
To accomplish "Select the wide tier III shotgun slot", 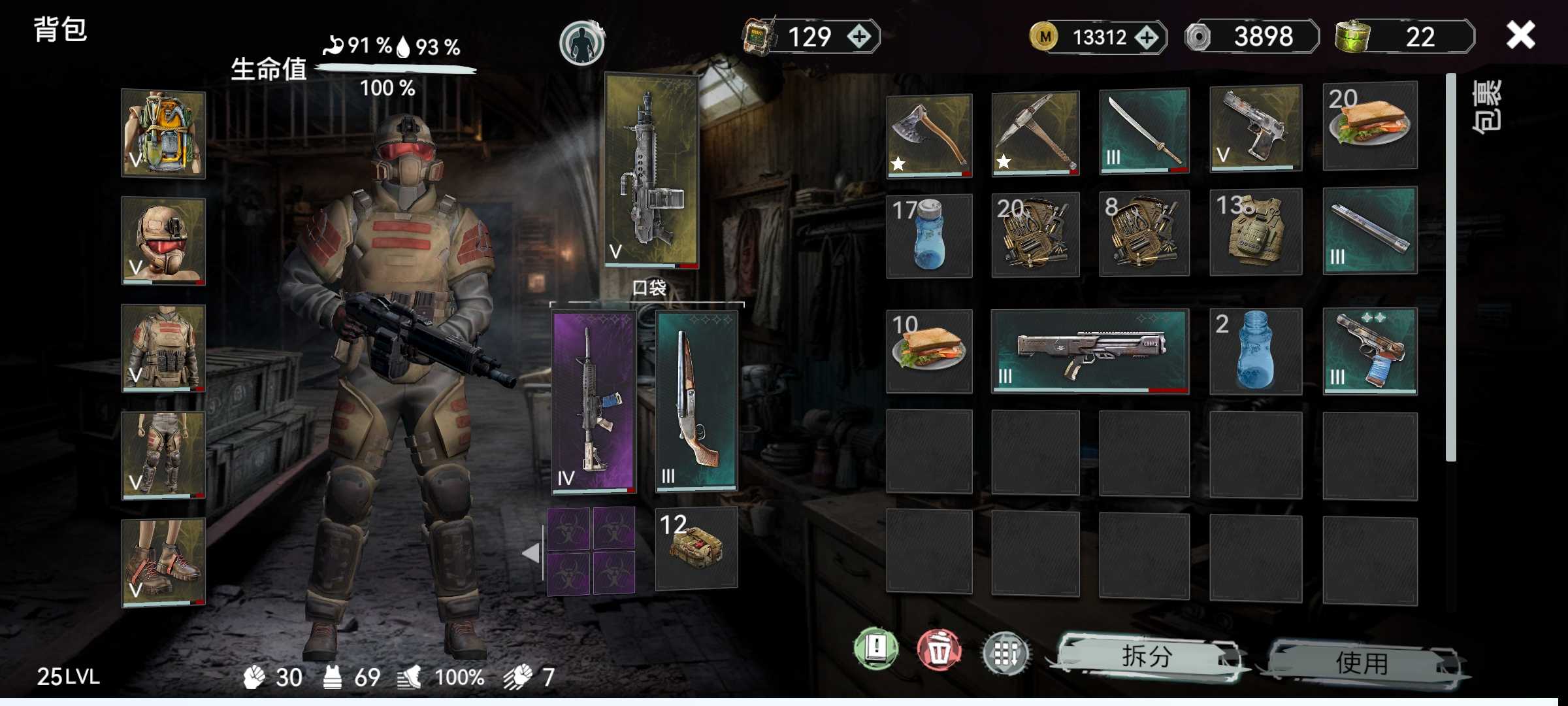I will pos(1090,351).
